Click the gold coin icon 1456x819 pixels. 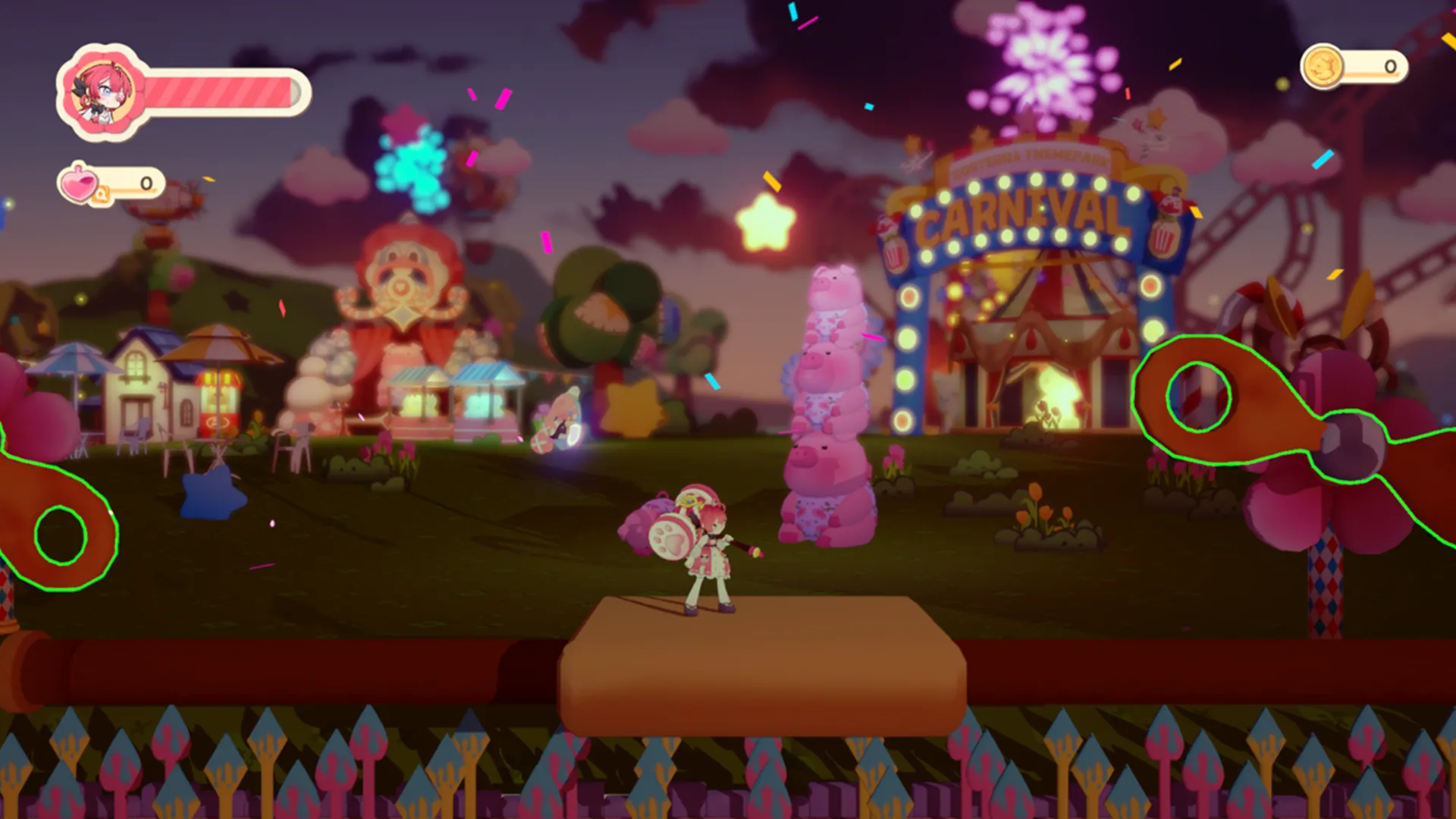[x=1323, y=67]
